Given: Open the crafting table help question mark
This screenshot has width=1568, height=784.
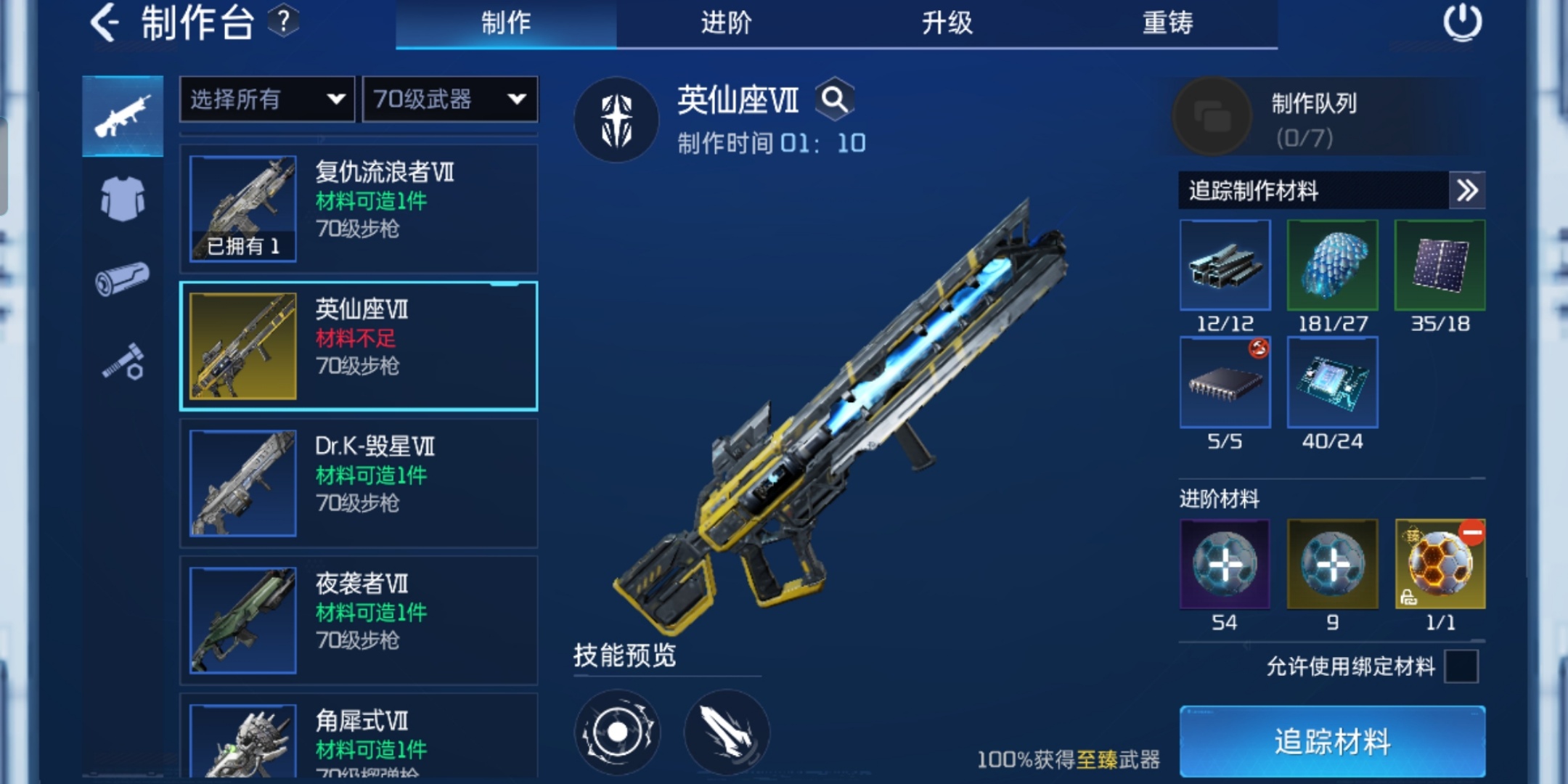Looking at the screenshot, I should pos(283,22).
